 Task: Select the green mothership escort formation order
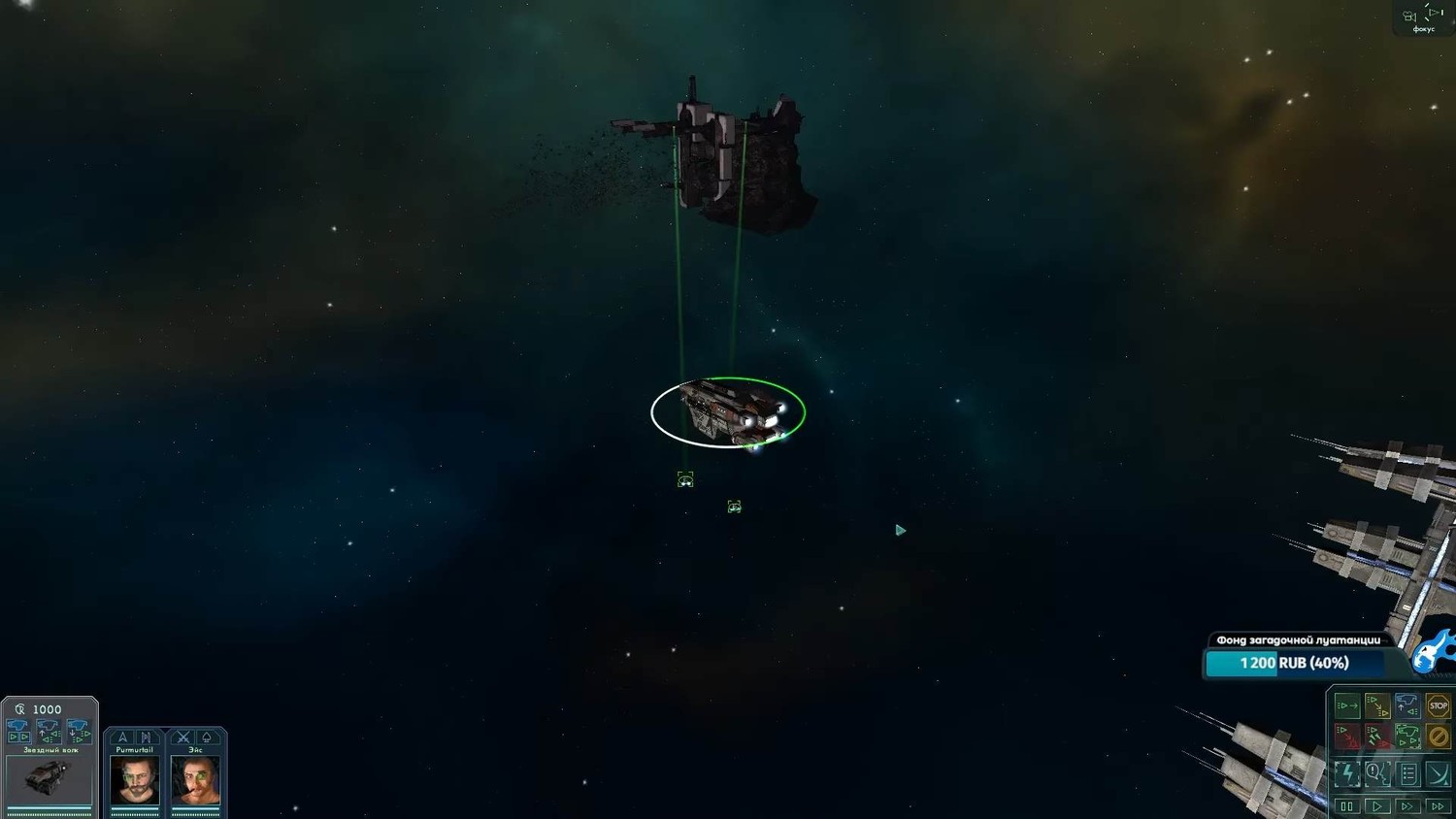point(1406,737)
